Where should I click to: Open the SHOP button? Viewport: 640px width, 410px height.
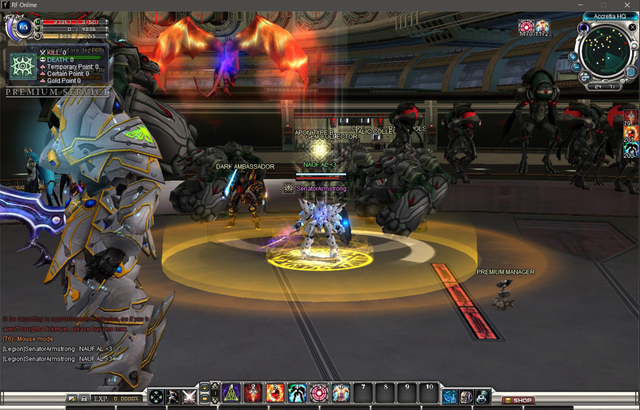tap(517, 400)
